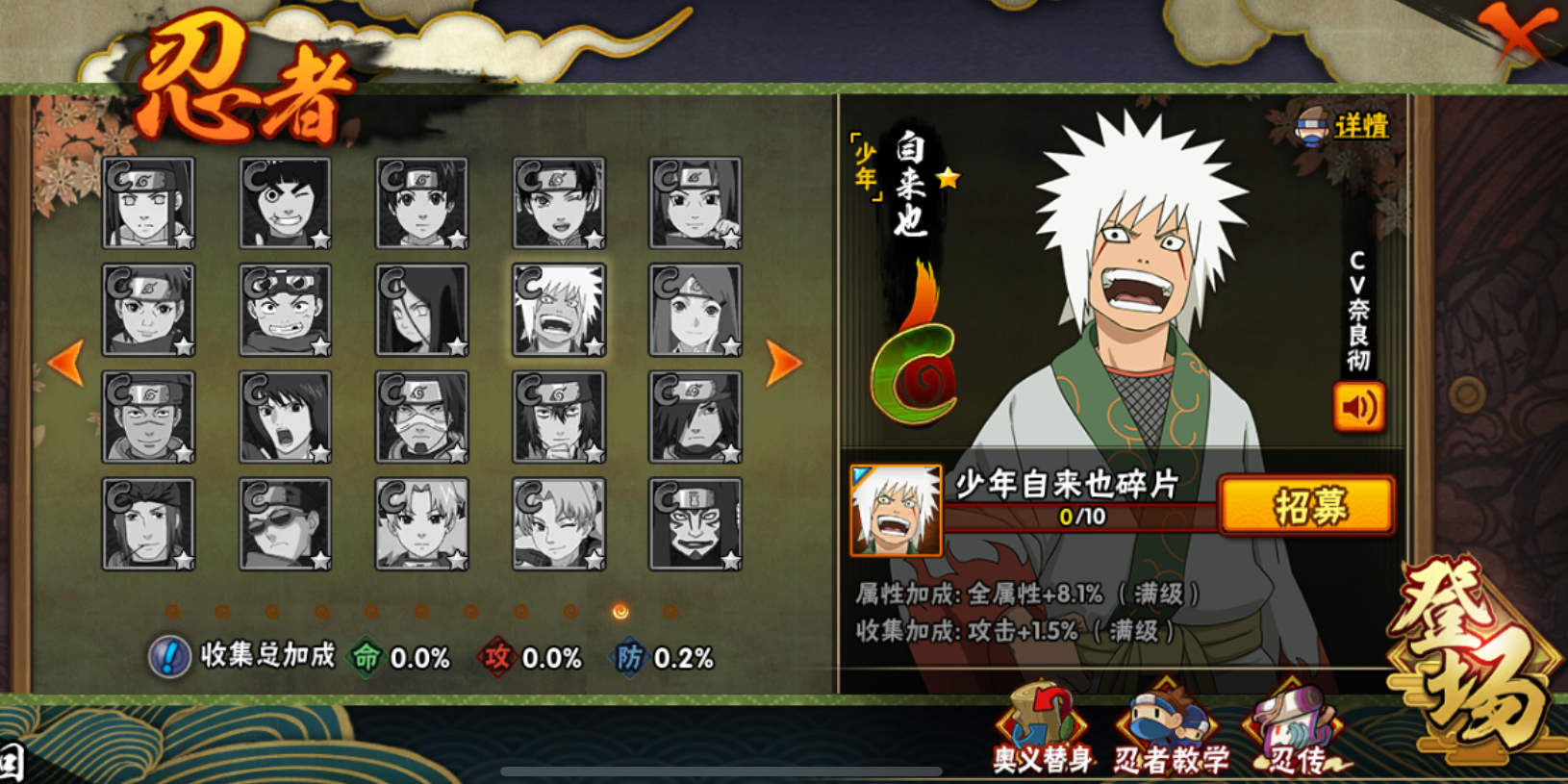This screenshot has width=1568, height=784.
Task: Choose the winking blonde ninja portrait
Action: [559, 524]
